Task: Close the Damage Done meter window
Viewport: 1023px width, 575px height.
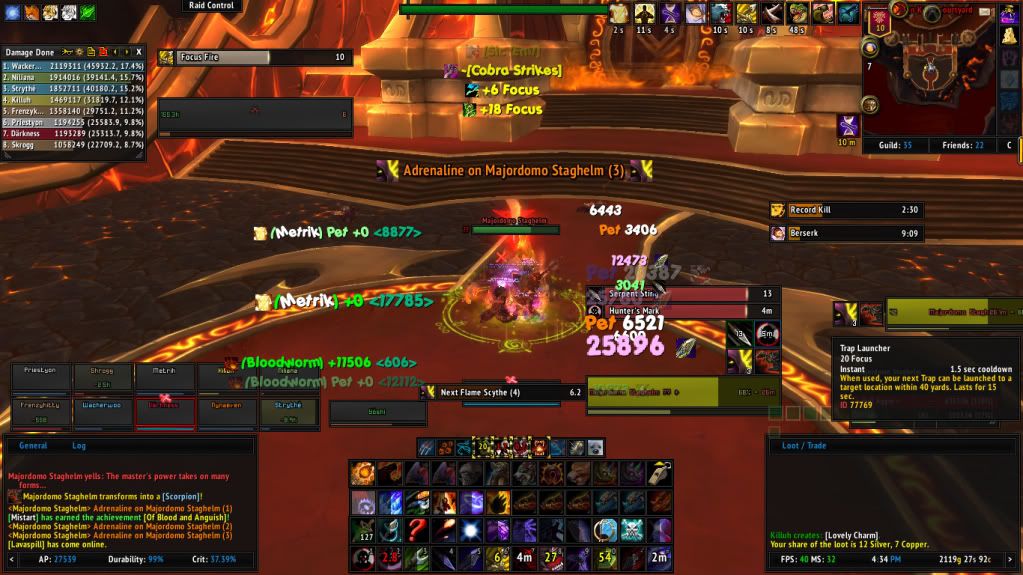Action: [x=139, y=51]
